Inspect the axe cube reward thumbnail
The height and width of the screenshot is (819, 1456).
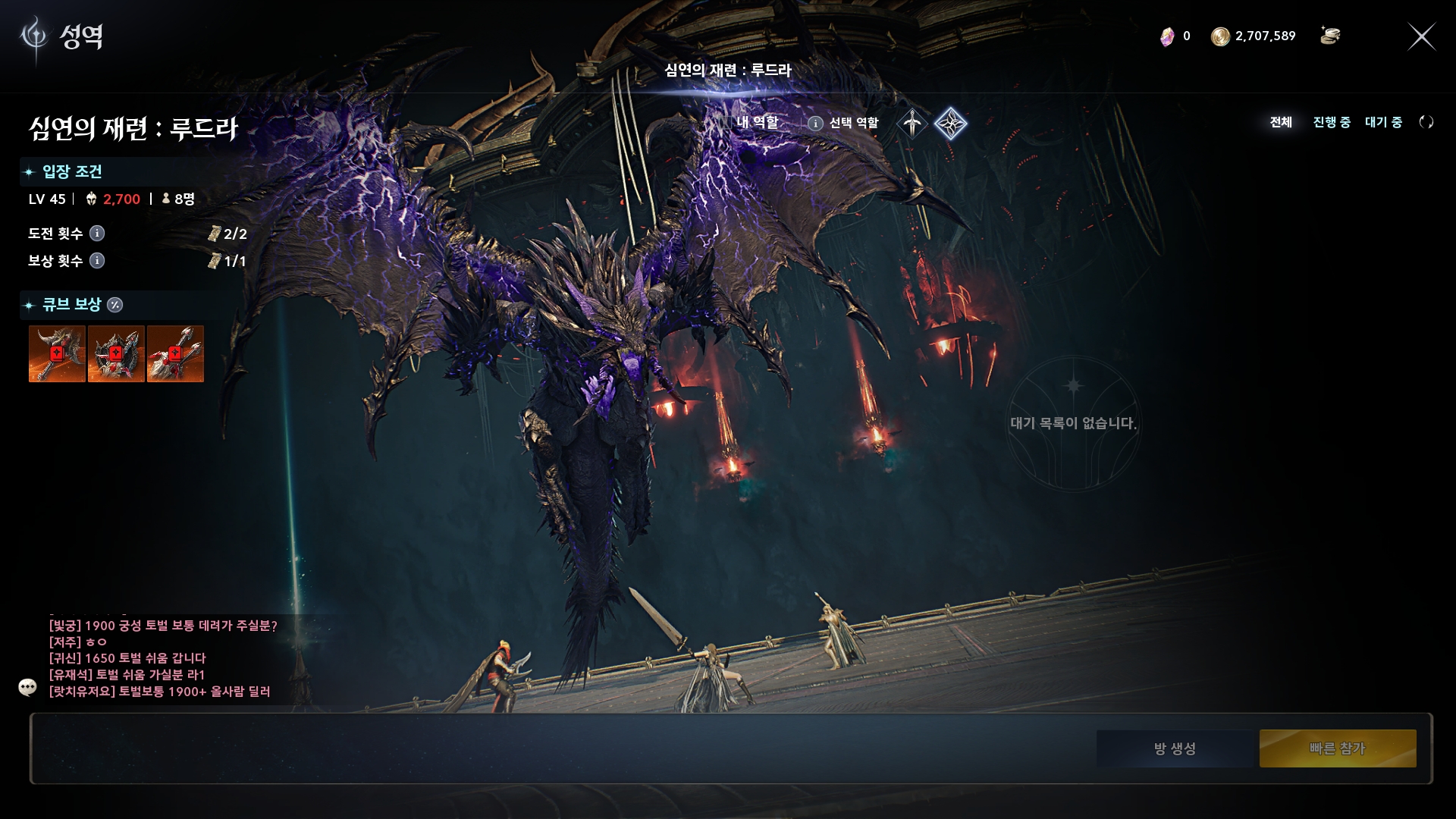[57, 354]
